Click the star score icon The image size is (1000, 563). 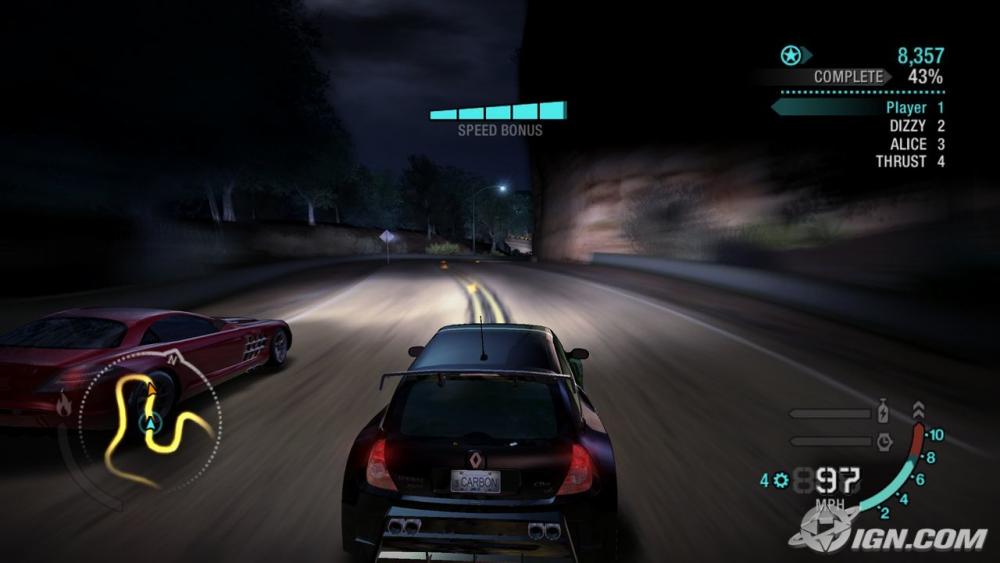pyautogui.click(x=791, y=56)
